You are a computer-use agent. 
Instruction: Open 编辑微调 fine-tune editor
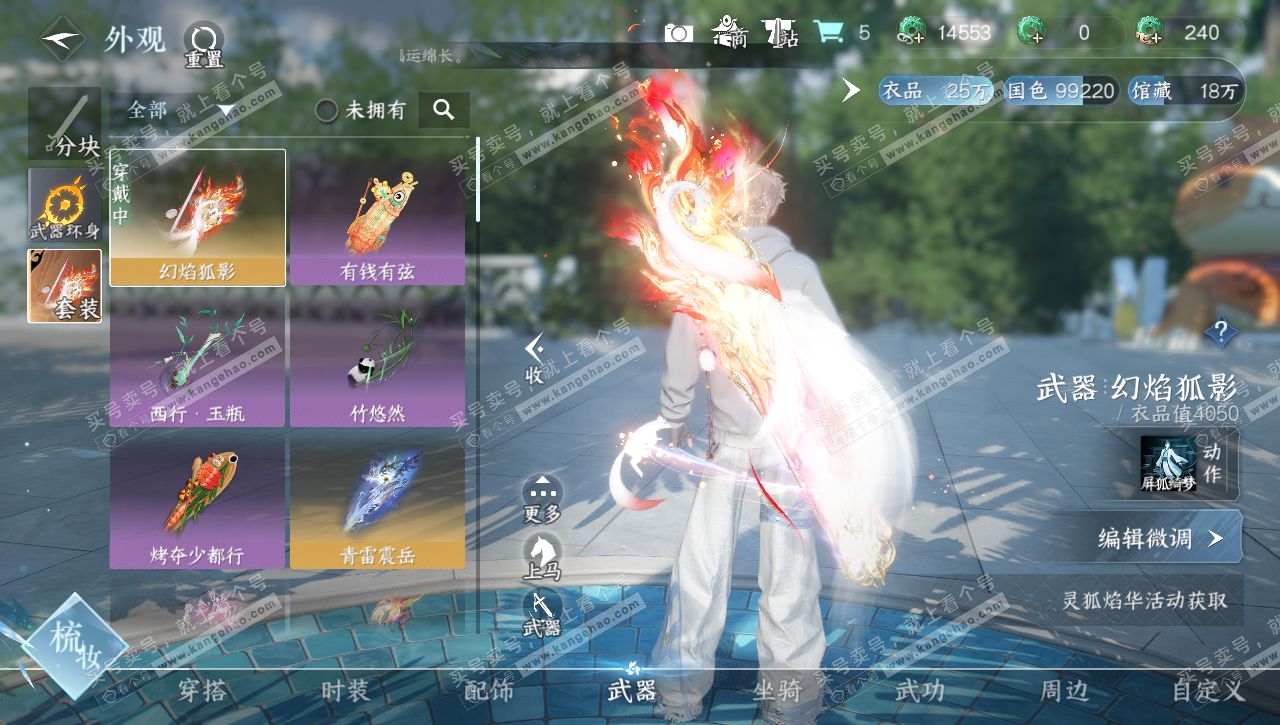click(x=1158, y=538)
